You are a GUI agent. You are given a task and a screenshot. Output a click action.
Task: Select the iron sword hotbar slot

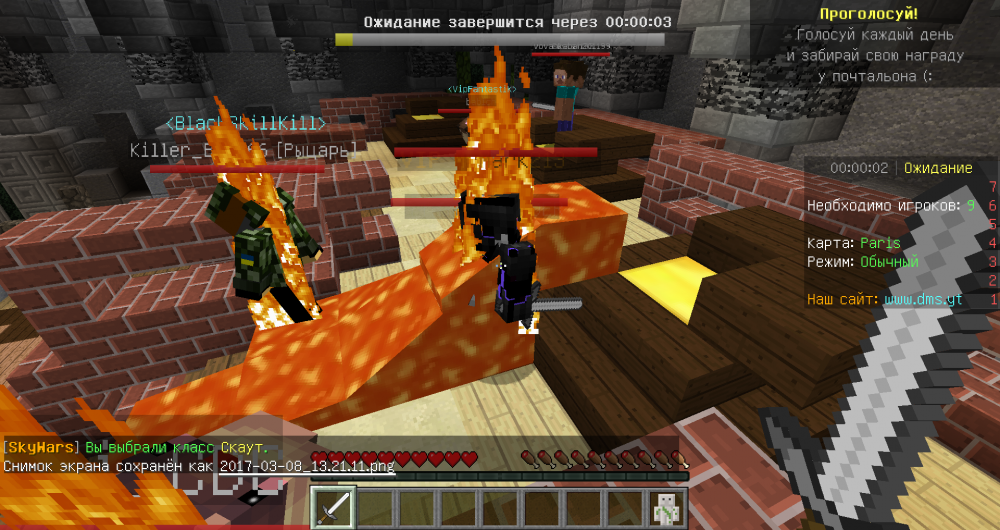point(333,508)
